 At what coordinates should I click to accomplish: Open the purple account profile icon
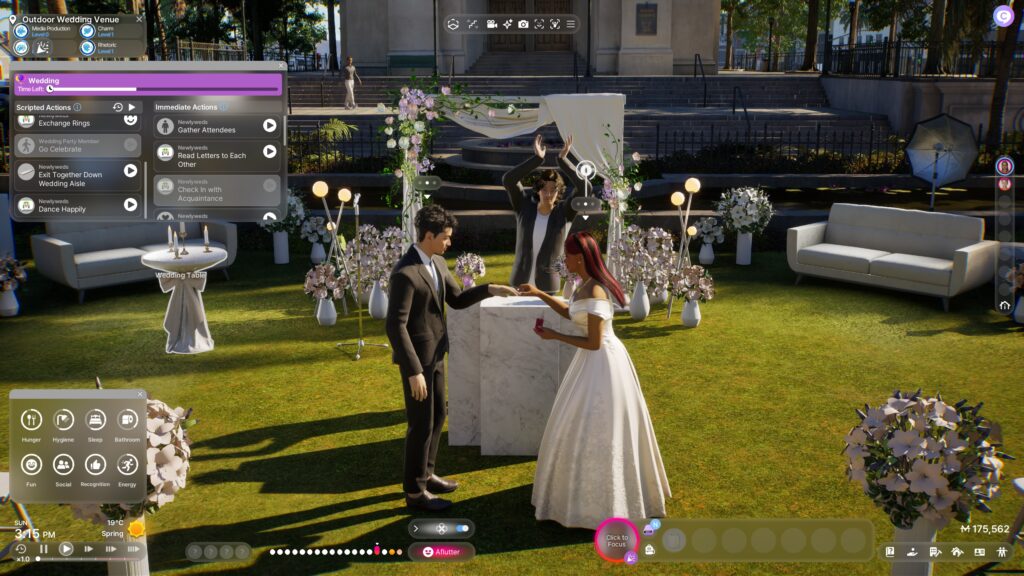tap(1002, 15)
